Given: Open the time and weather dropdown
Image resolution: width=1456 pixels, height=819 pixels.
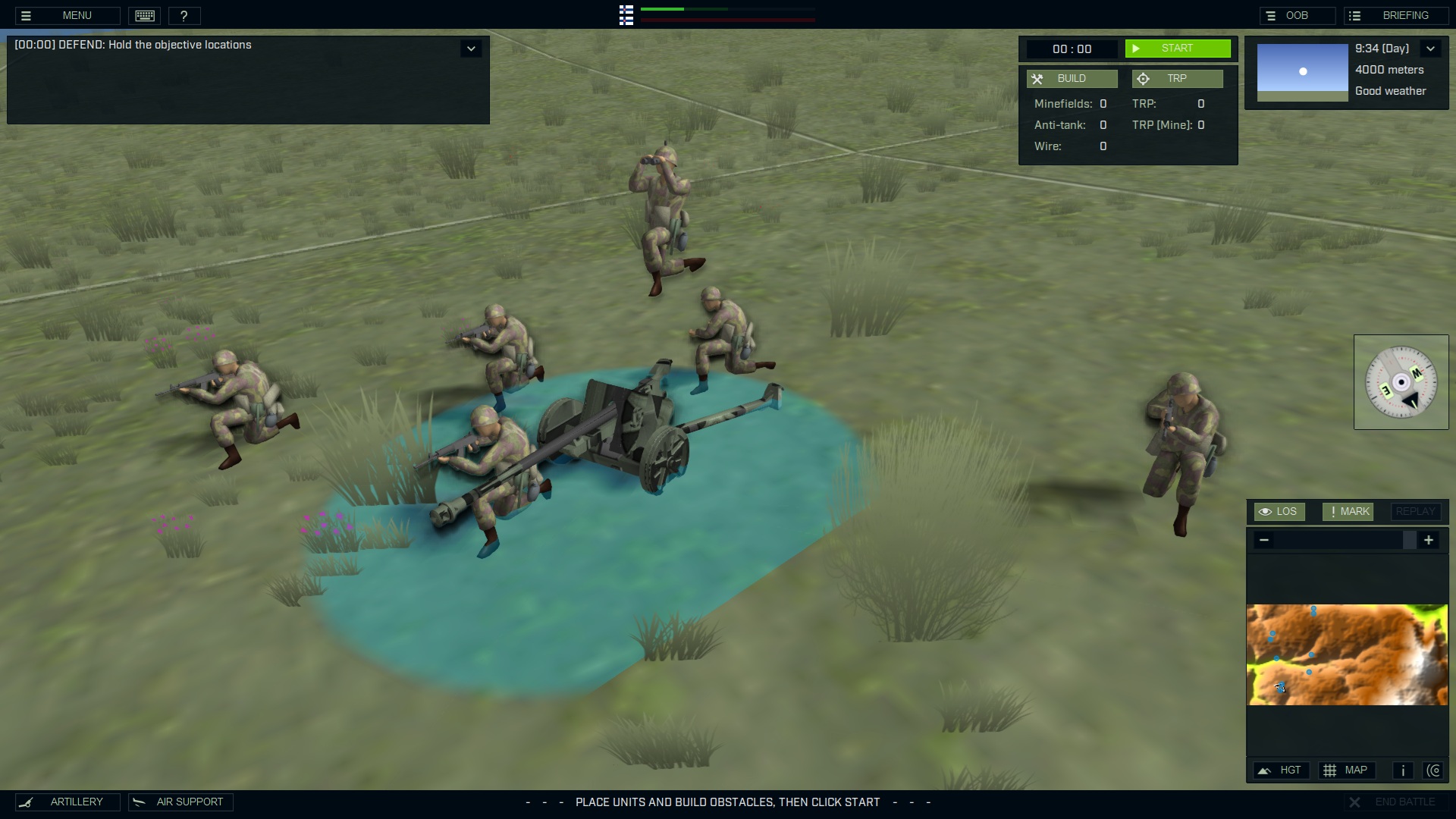Looking at the screenshot, I should click(1431, 48).
